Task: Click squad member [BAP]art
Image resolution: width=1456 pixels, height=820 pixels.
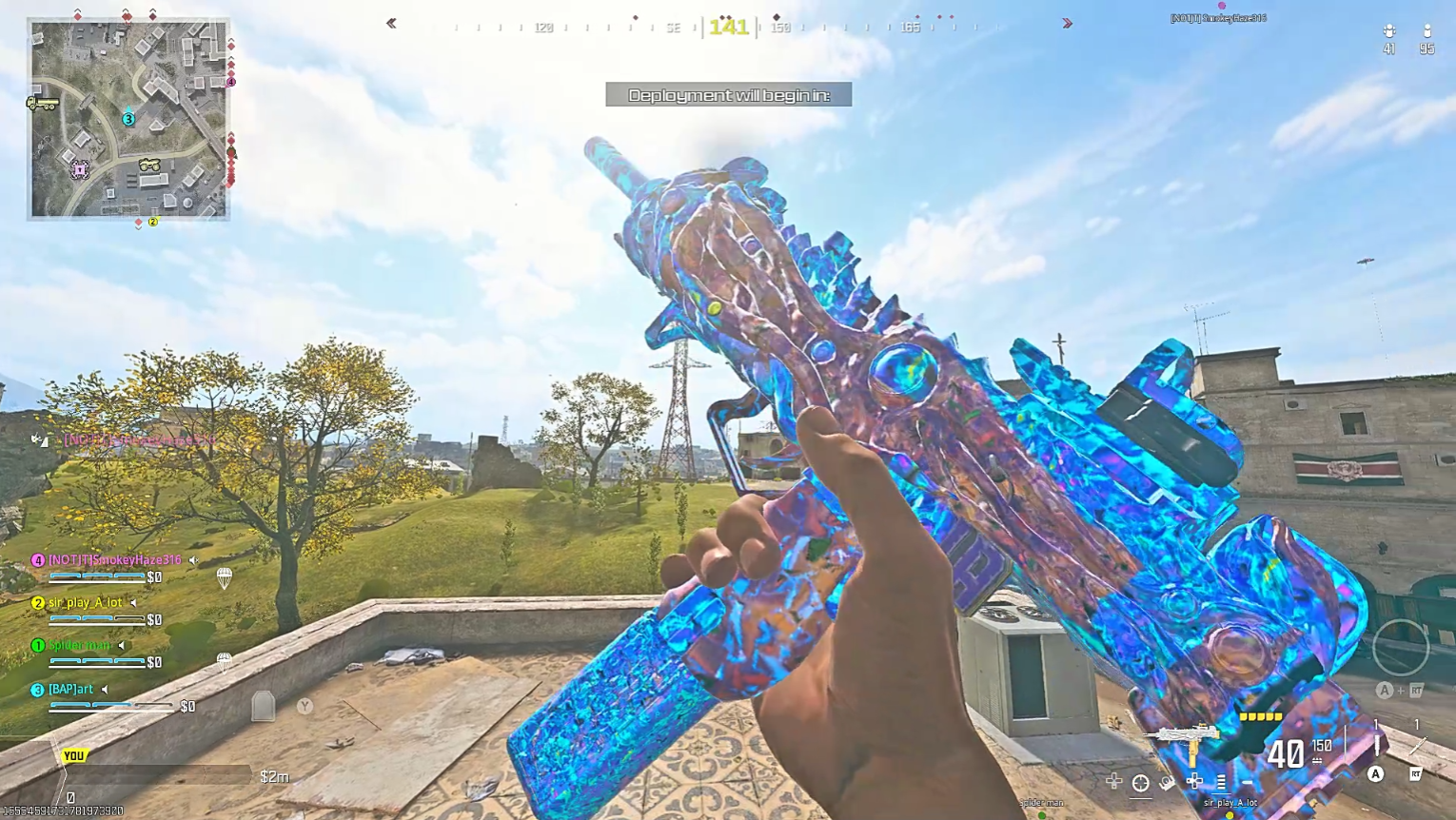Action: point(70,690)
